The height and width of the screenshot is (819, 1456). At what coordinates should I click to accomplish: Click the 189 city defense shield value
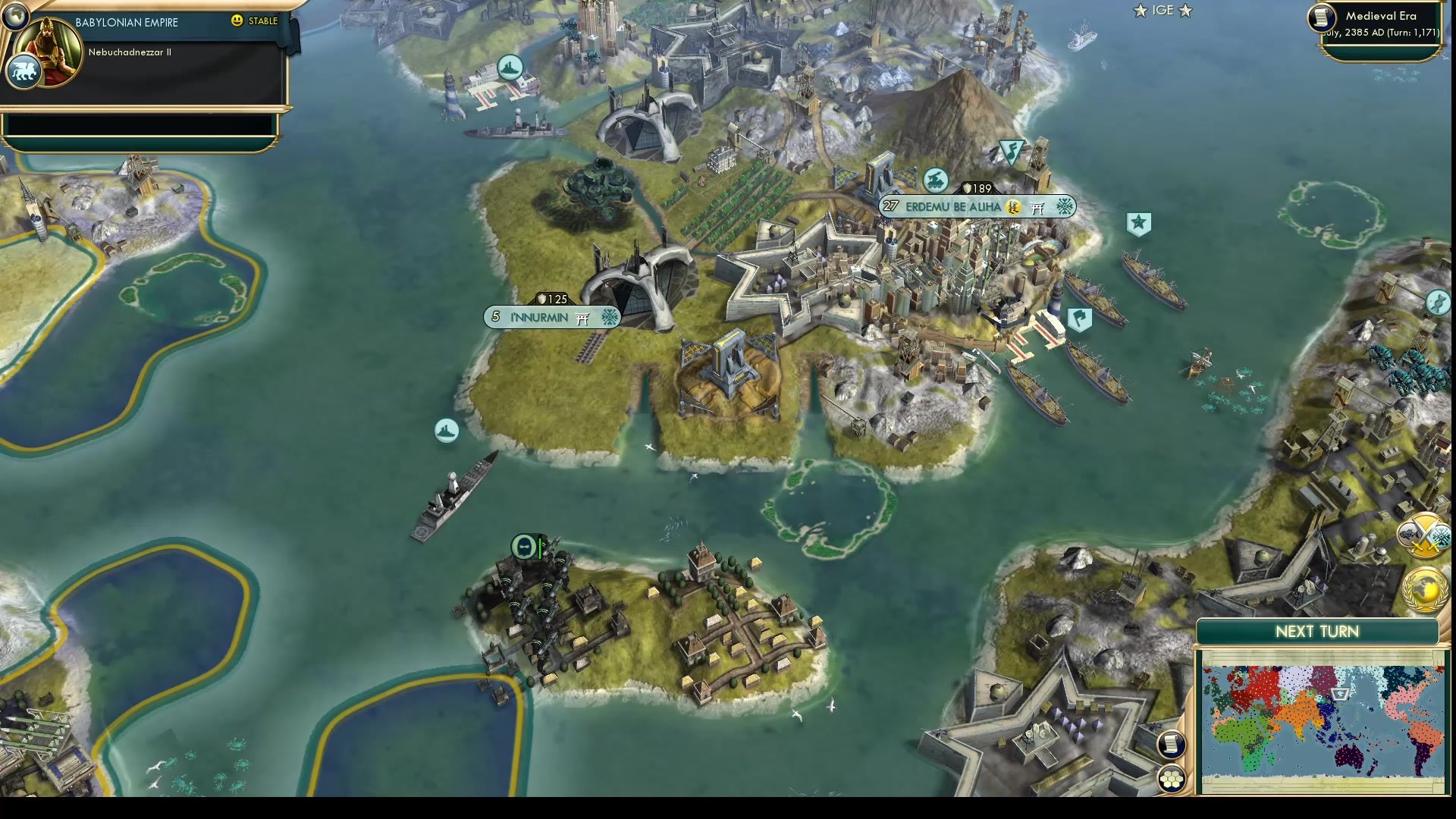pyautogui.click(x=976, y=186)
